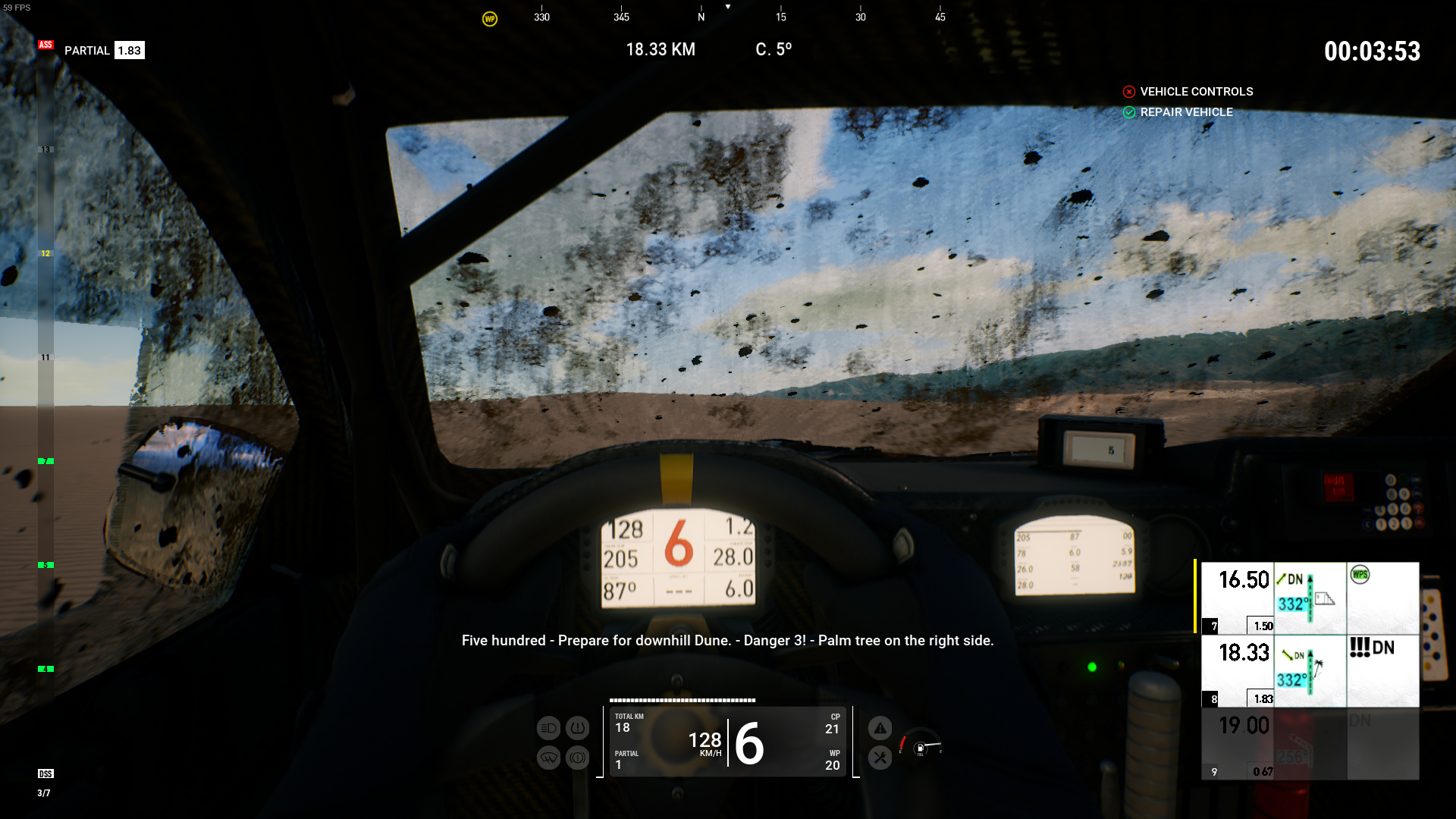
Task: Select the tire pressure warning icon
Action: tap(578, 729)
